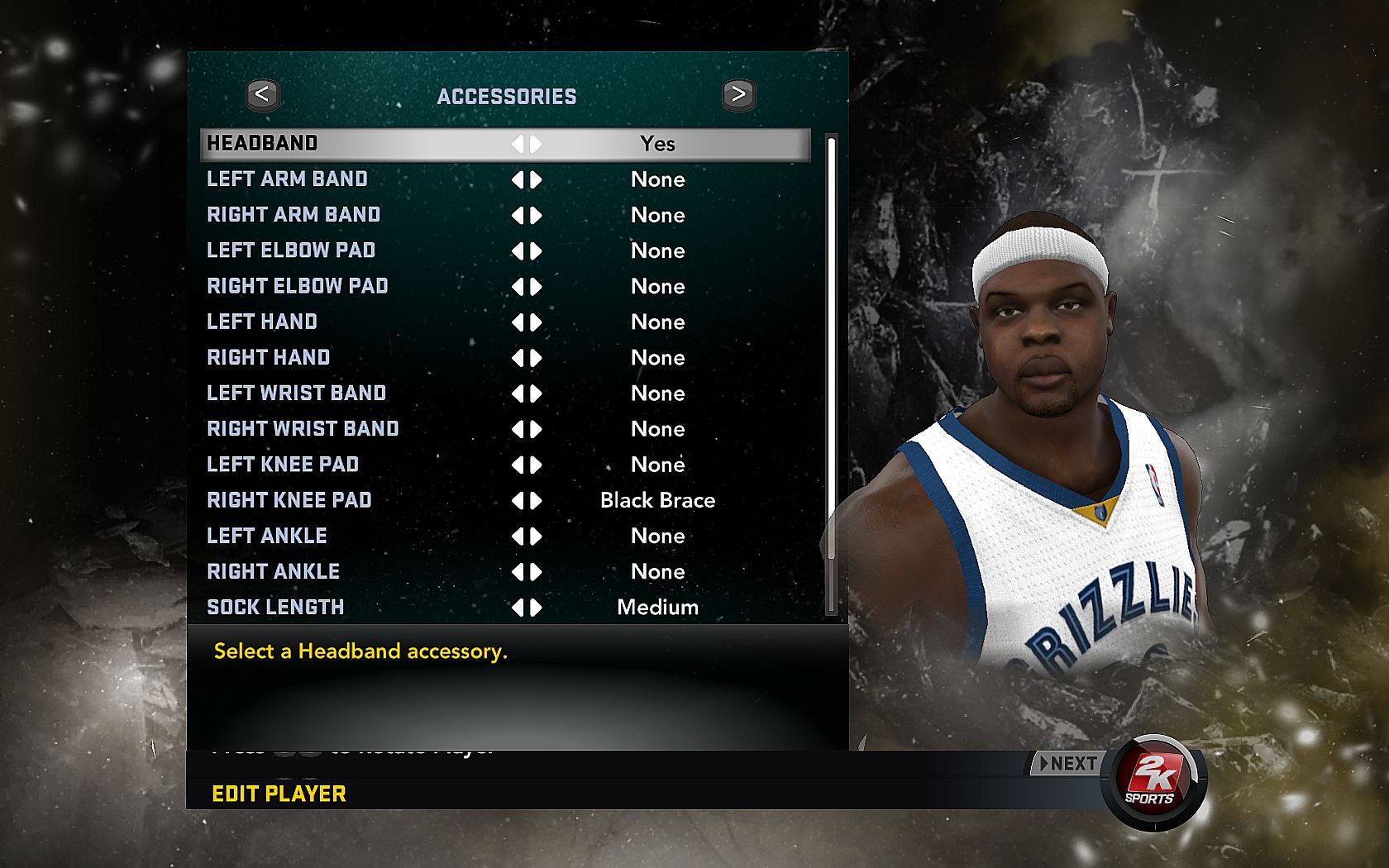
Task: Click right stepper arrow for Right Wrist Band
Action: point(537,429)
